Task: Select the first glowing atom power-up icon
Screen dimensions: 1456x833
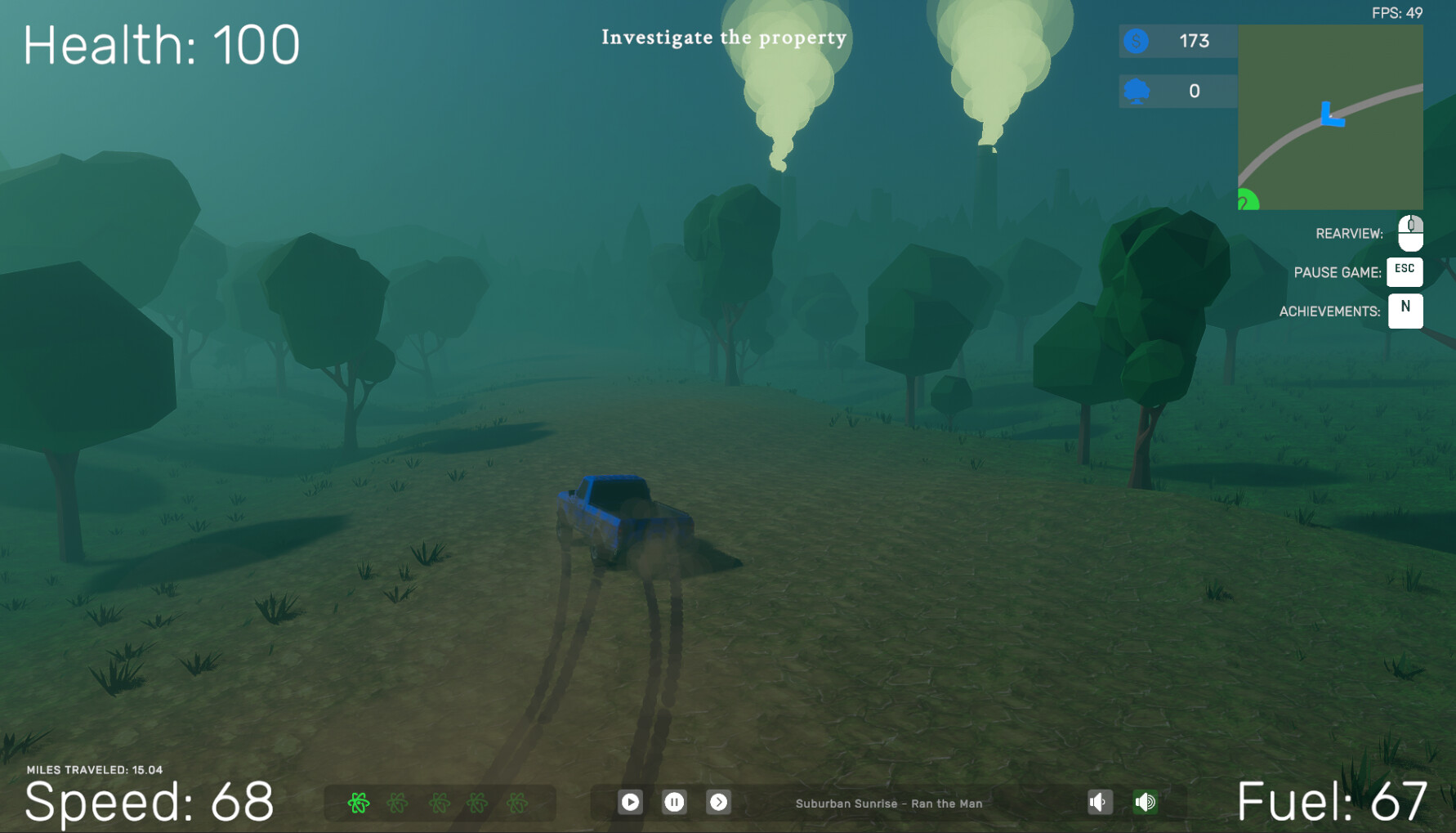Action: [x=358, y=804]
